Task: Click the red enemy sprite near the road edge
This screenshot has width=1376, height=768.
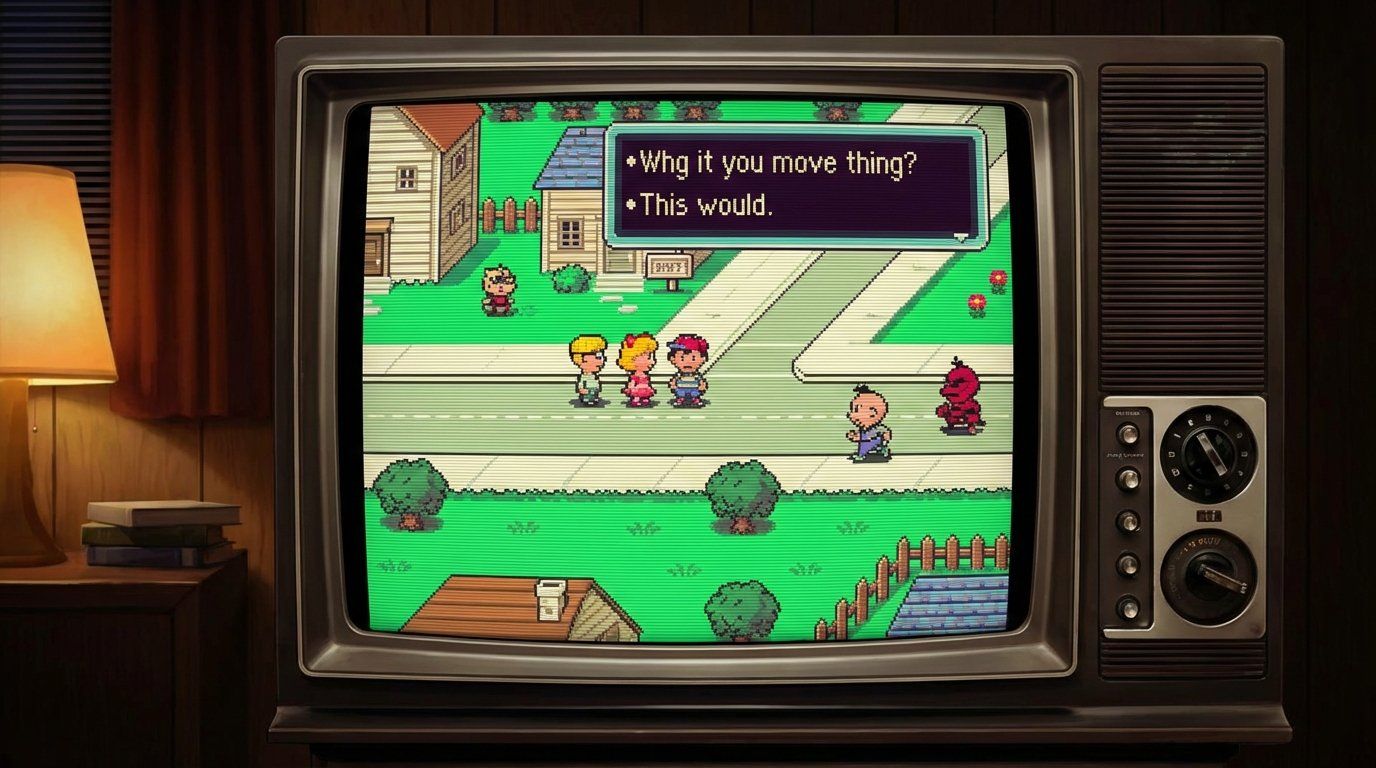Action: tap(958, 395)
